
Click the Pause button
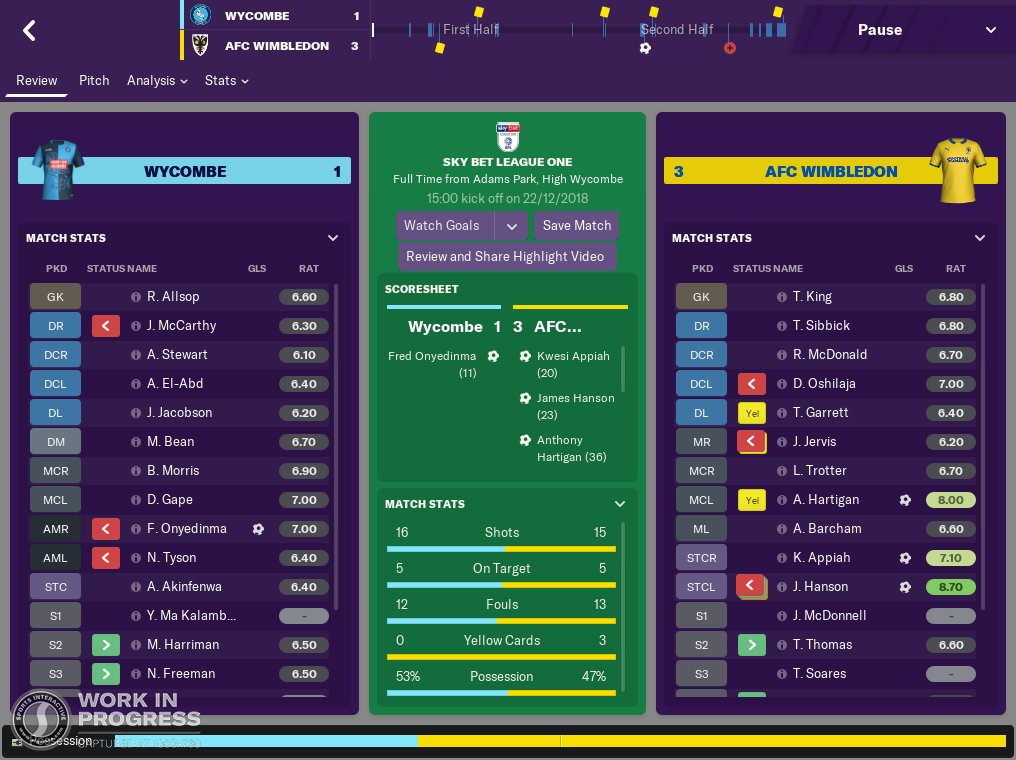coord(880,30)
